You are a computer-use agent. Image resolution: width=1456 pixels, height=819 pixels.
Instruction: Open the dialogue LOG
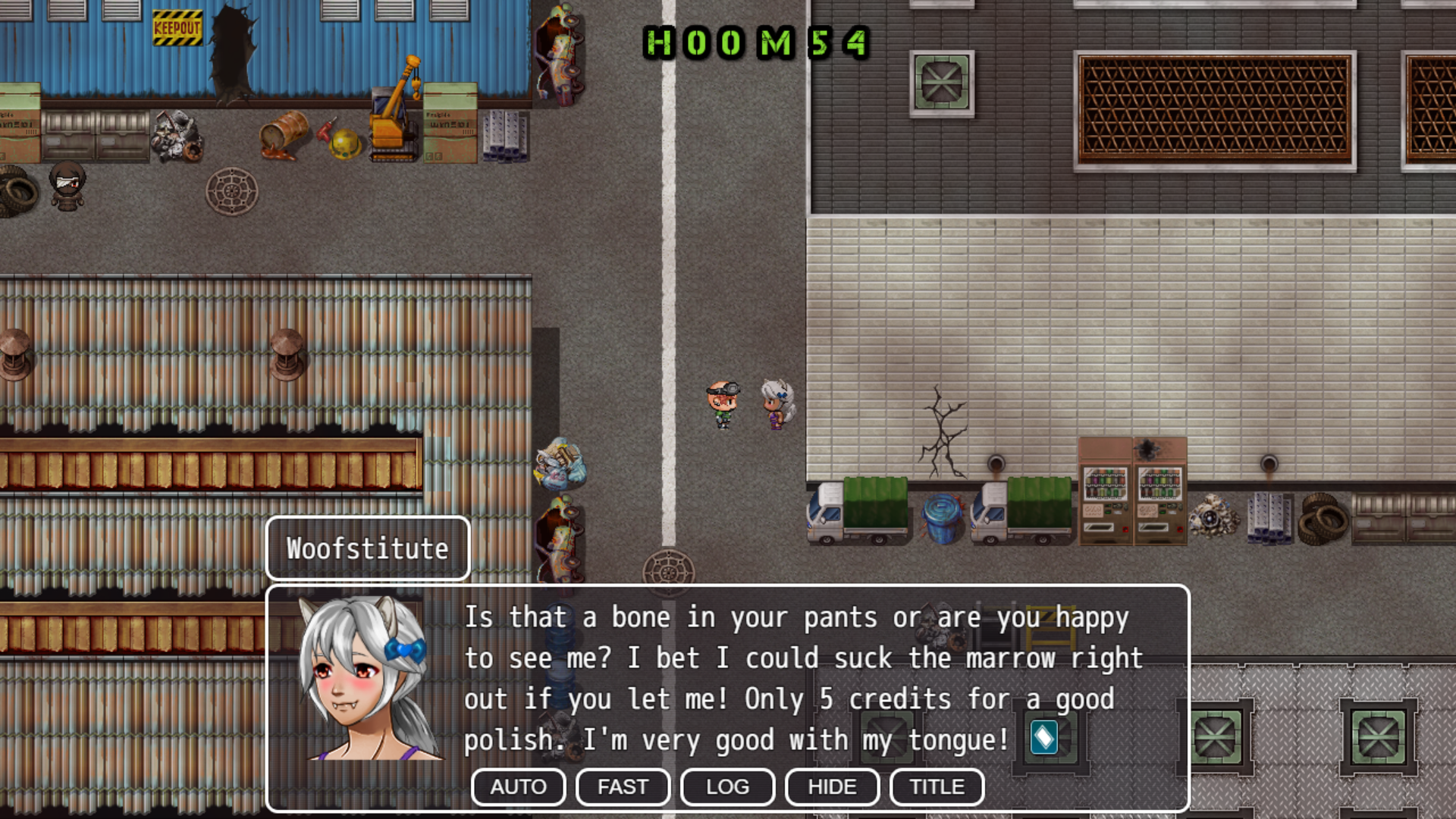(727, 786)
